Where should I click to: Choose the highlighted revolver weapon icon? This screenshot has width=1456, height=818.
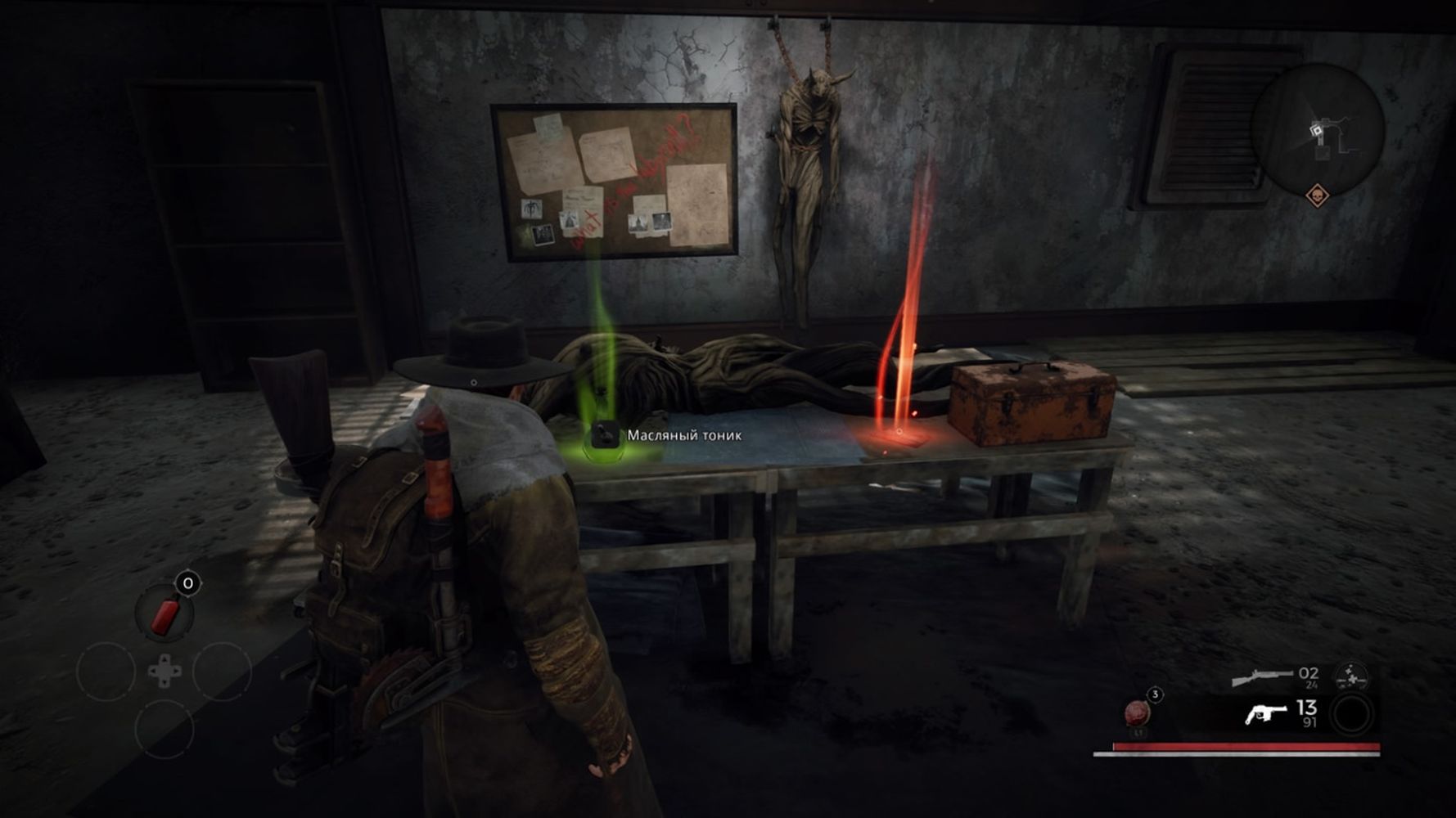[1265, 714]
